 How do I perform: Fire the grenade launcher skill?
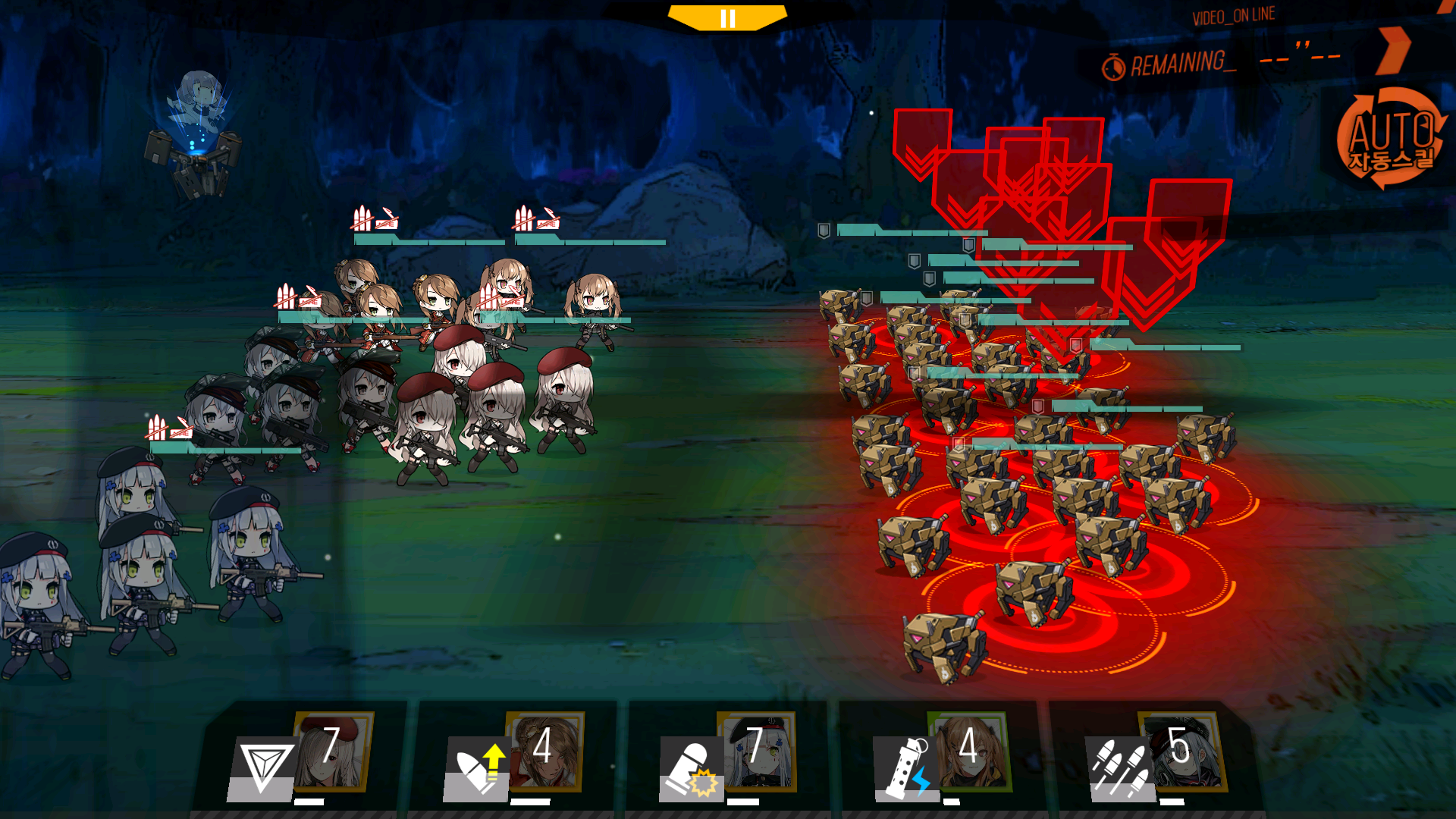[691, 767]
